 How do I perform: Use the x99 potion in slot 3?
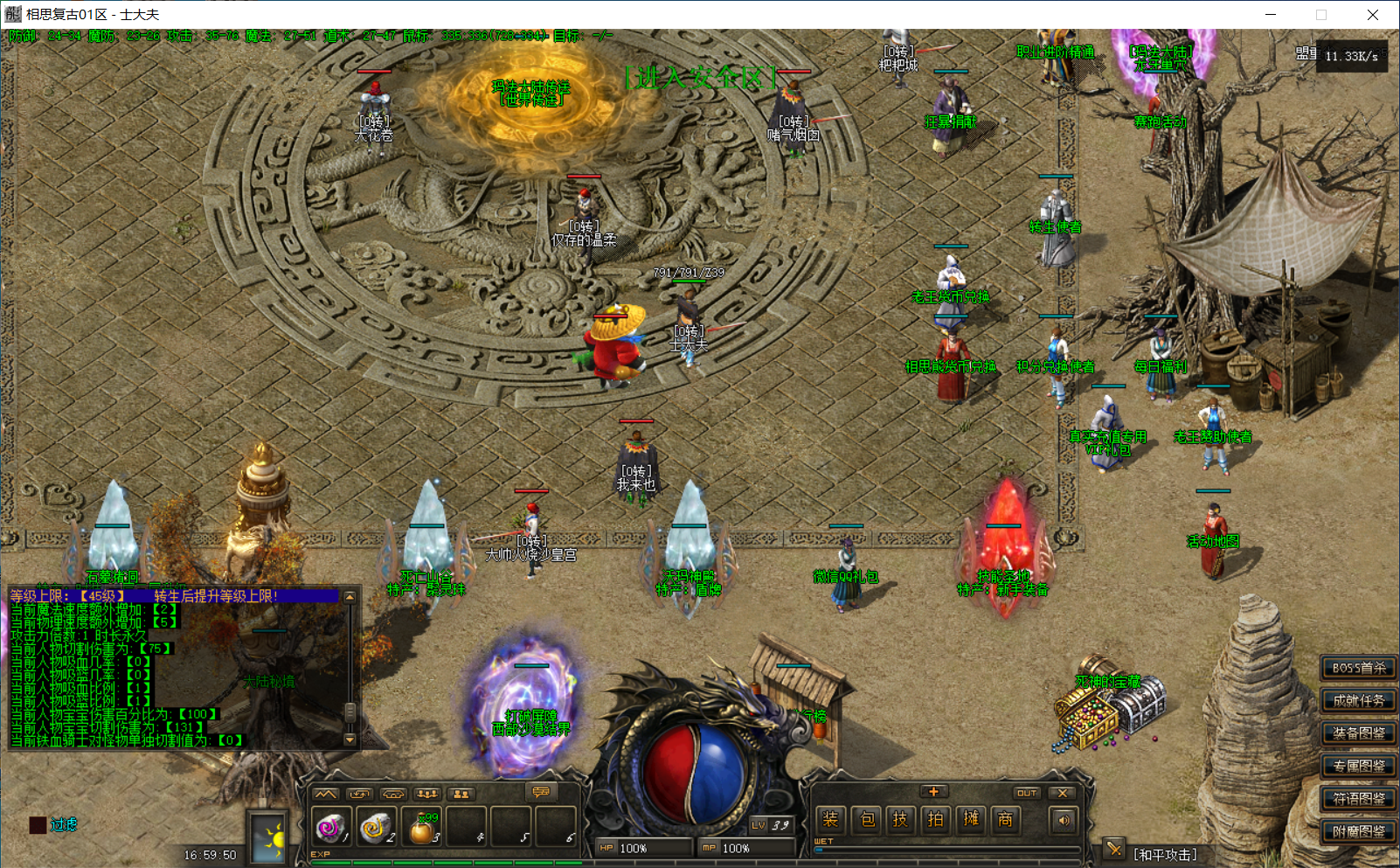[x=422, y=828]
